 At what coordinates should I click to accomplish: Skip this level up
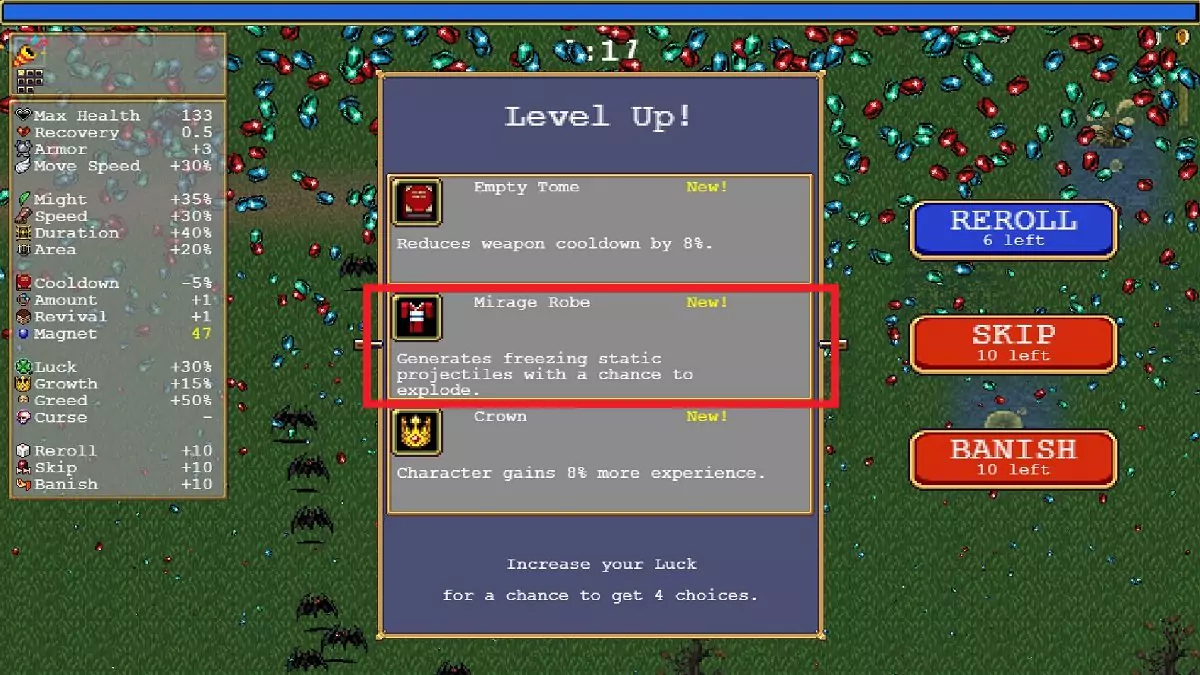coord(1012,344)
